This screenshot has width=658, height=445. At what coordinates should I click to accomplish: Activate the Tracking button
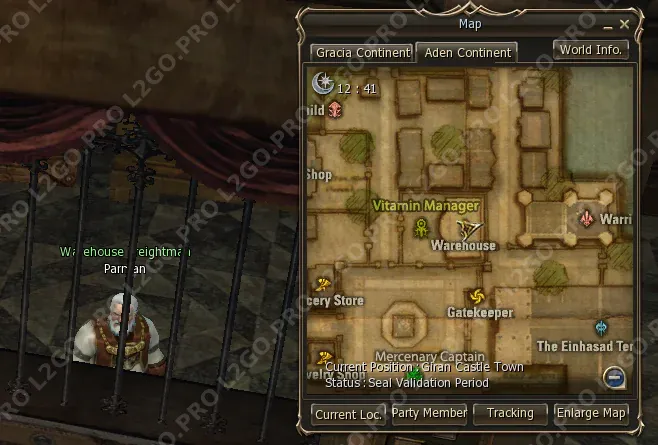click(x=510, y=412)
